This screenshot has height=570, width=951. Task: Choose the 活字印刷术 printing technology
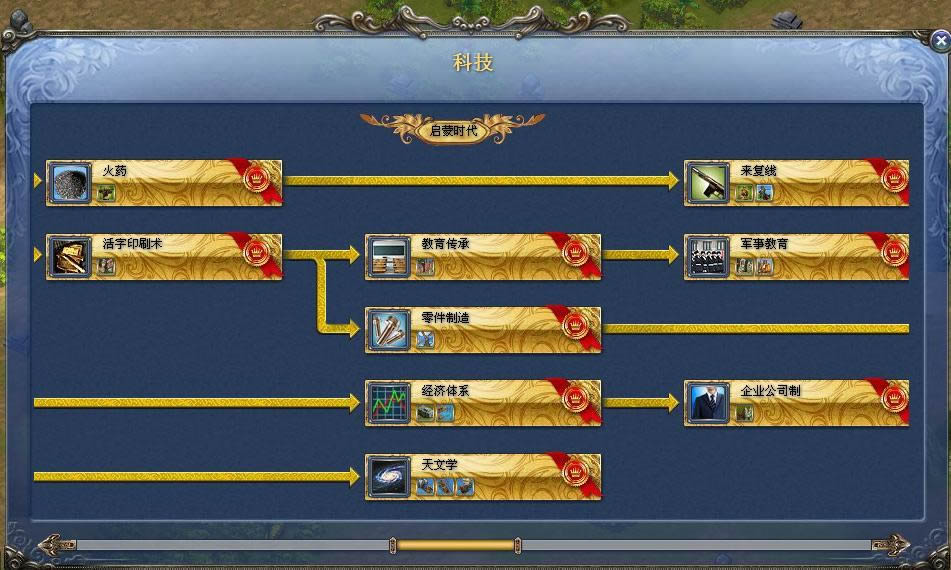click(x=164, y=256)
